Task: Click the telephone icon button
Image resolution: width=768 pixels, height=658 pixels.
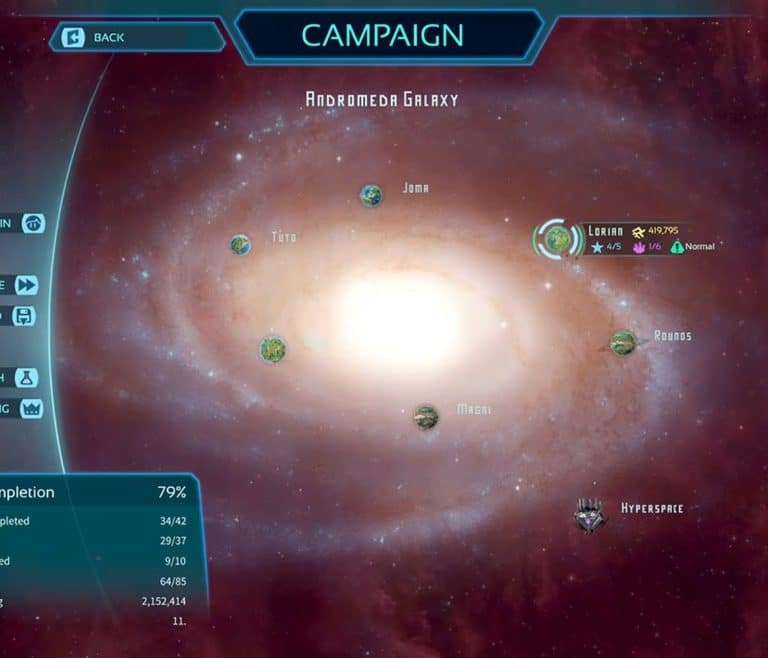Action: [34, 224]
